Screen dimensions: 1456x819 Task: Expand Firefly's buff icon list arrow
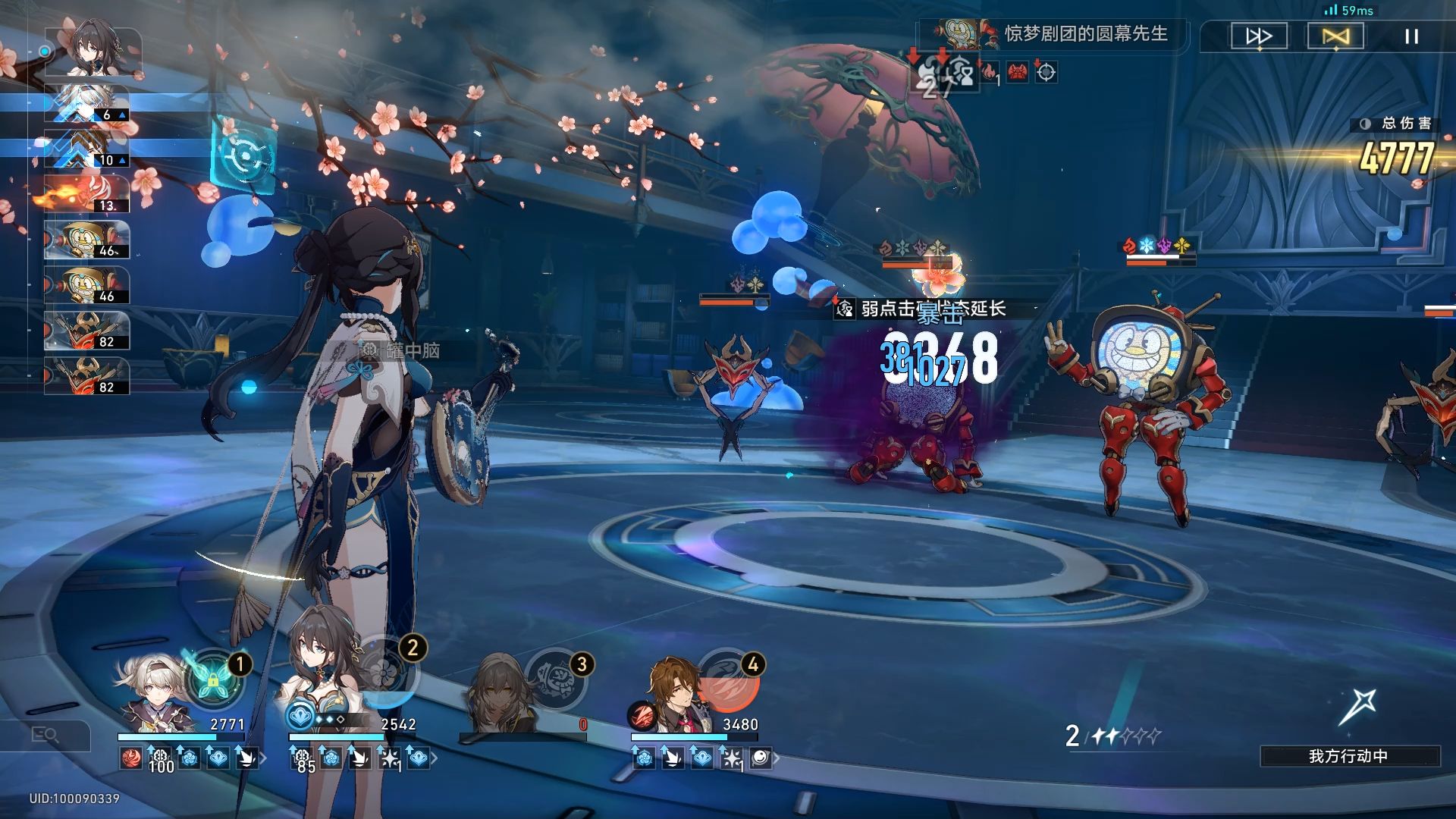263,758
